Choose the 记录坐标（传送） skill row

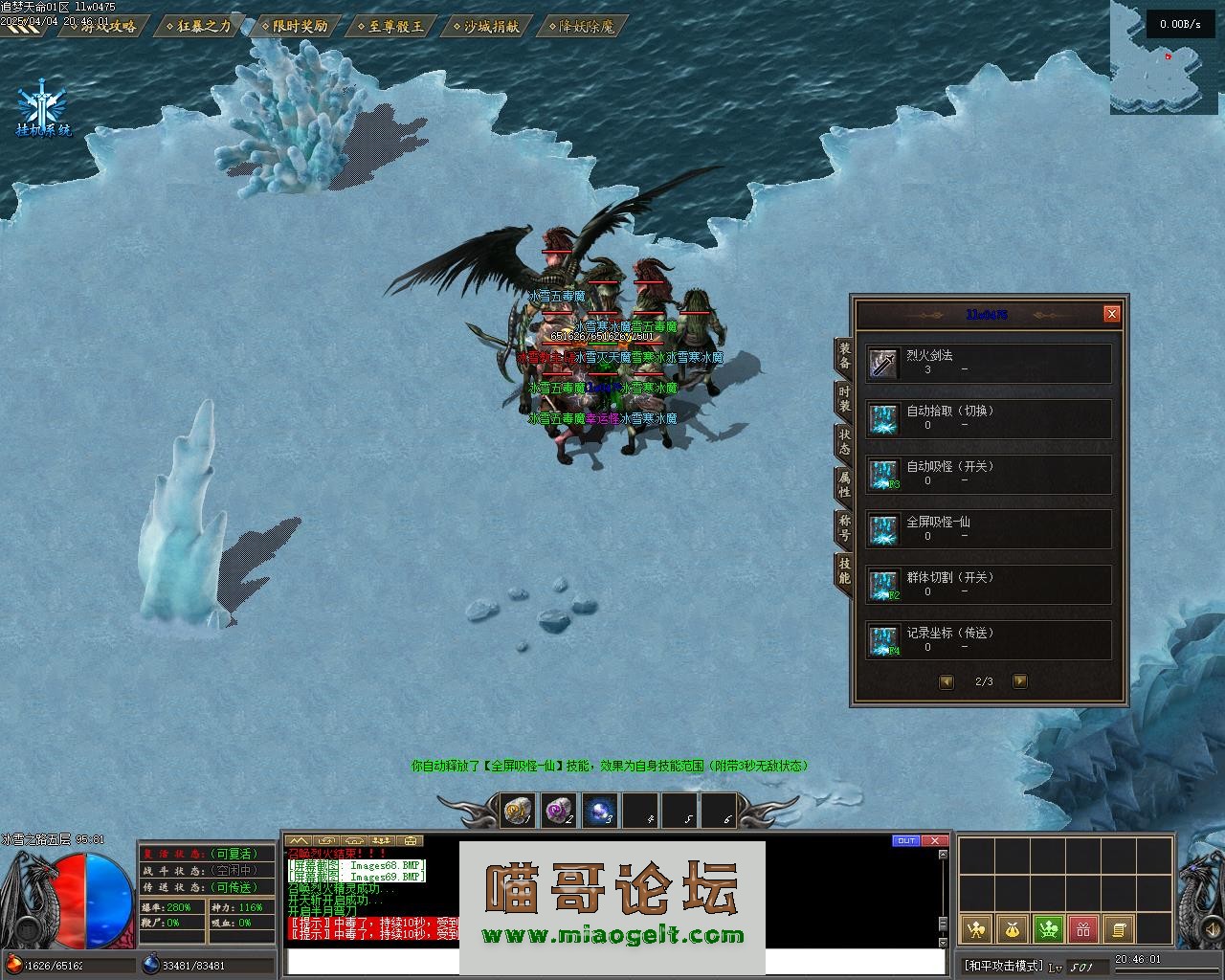988,641
